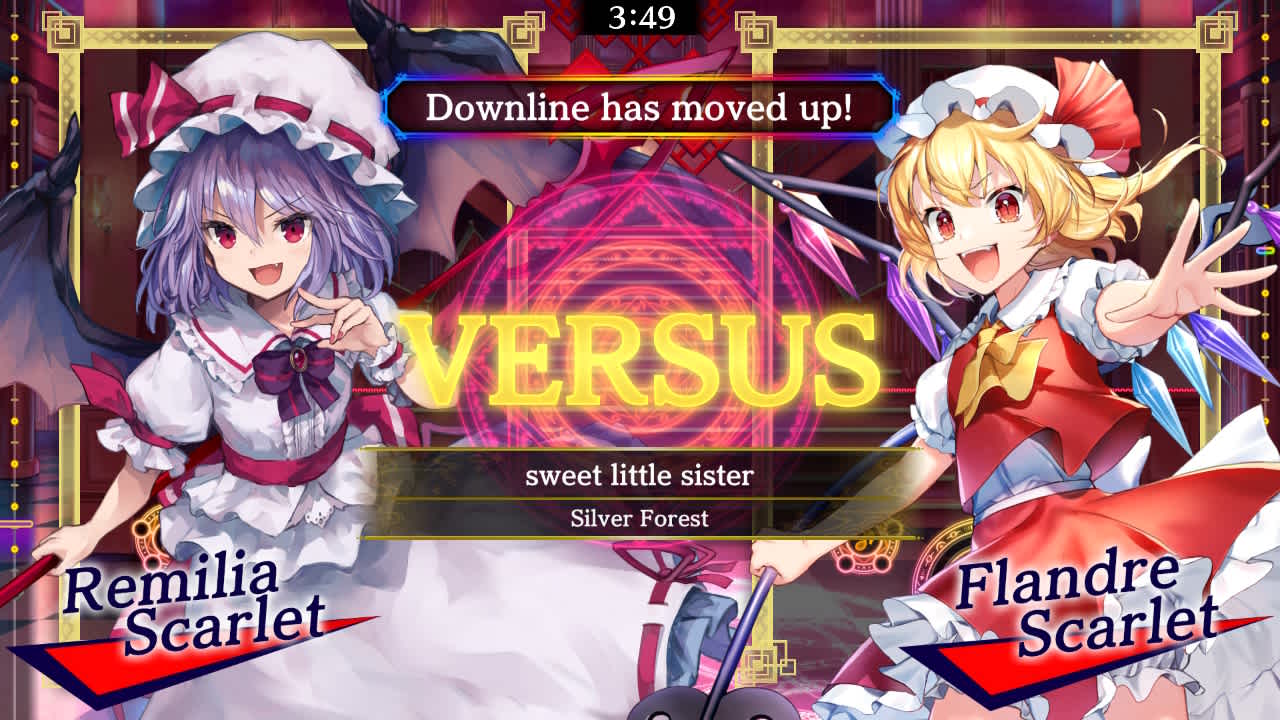Click the Remilia Scarlet name plate
Screen dimensions: 1280x720
pos(180,600)
